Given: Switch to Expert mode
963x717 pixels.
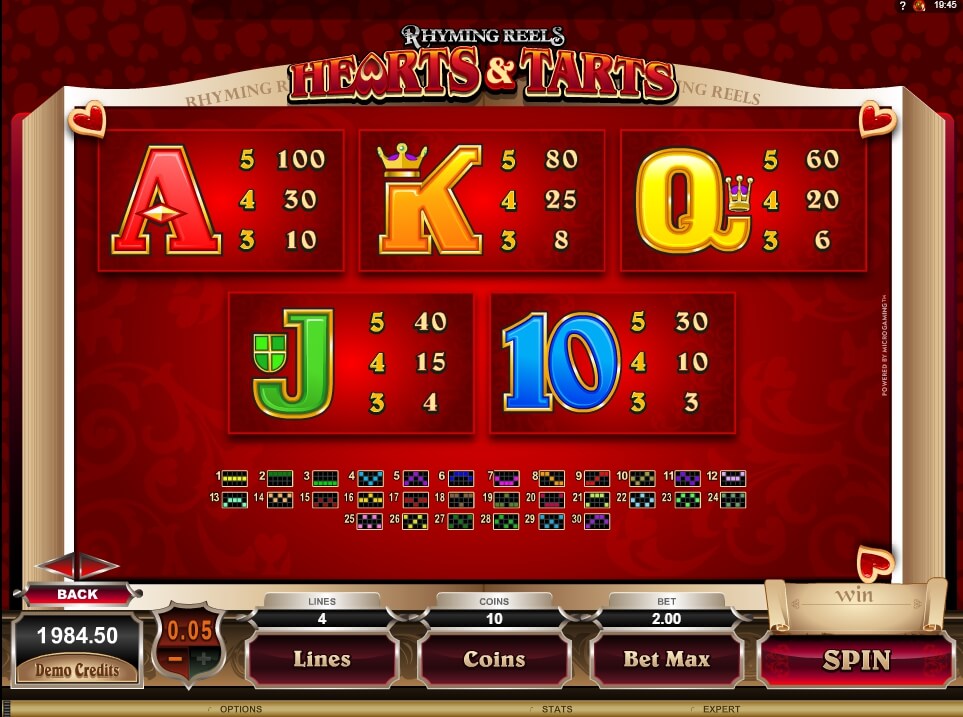Looking at the screenshot, I should pyautogui.click(x=721, y=709).
